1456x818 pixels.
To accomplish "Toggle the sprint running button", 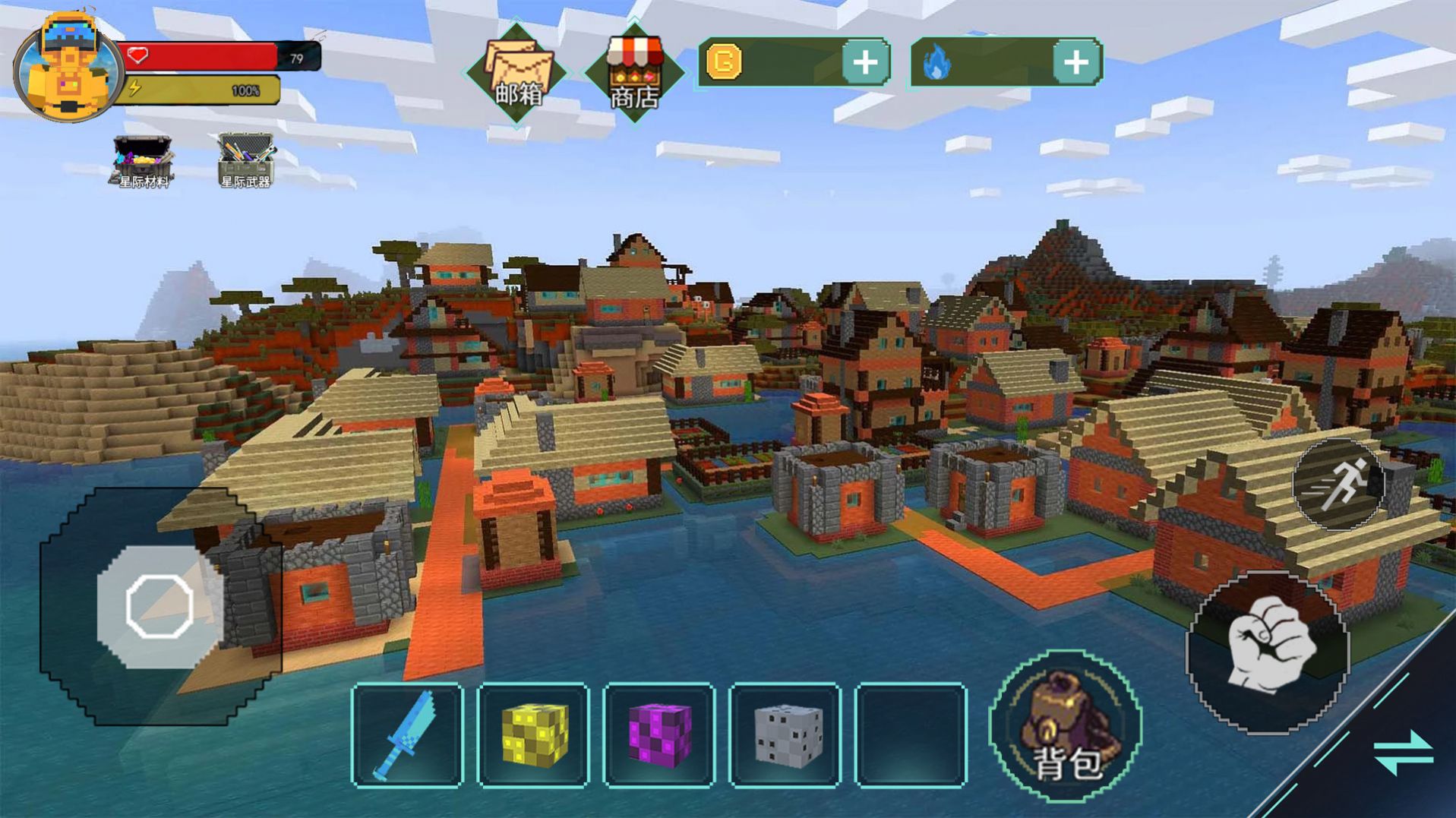I will (x=1340, y=484).
